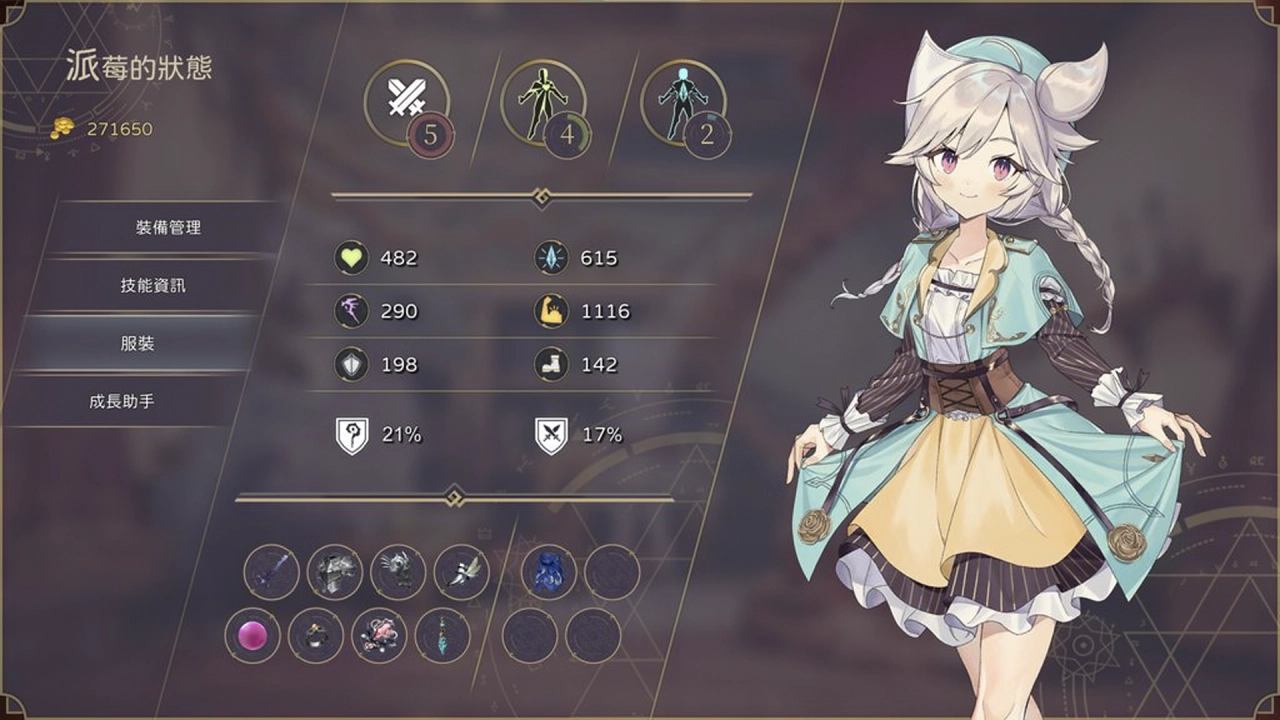1280x720 pixels.
Task: Open the 裝備管理 menu entry
Action: pos(170,228)
